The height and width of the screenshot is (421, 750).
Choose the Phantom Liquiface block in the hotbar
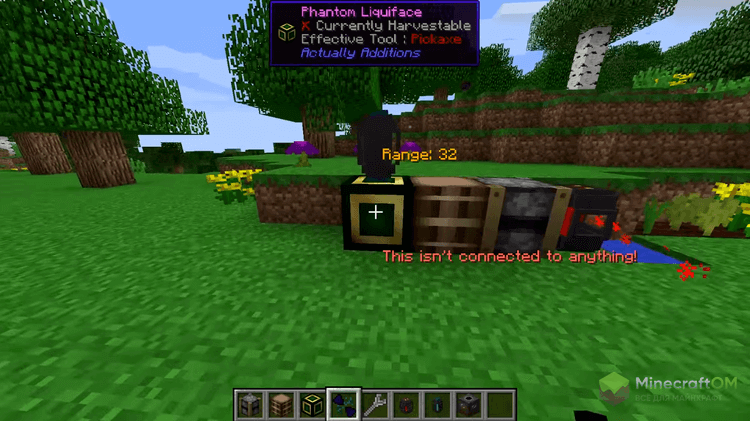click(312, 405)
